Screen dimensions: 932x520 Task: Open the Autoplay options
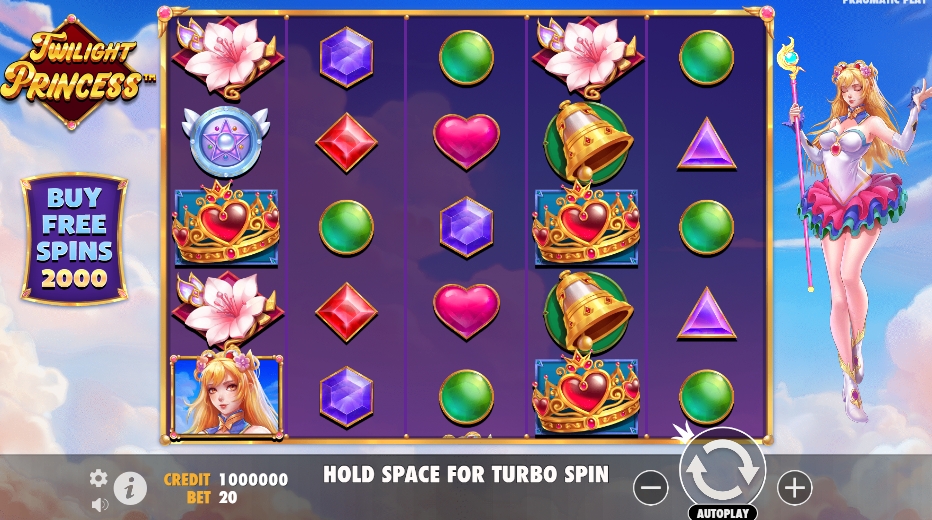click(x=722, y=512)
